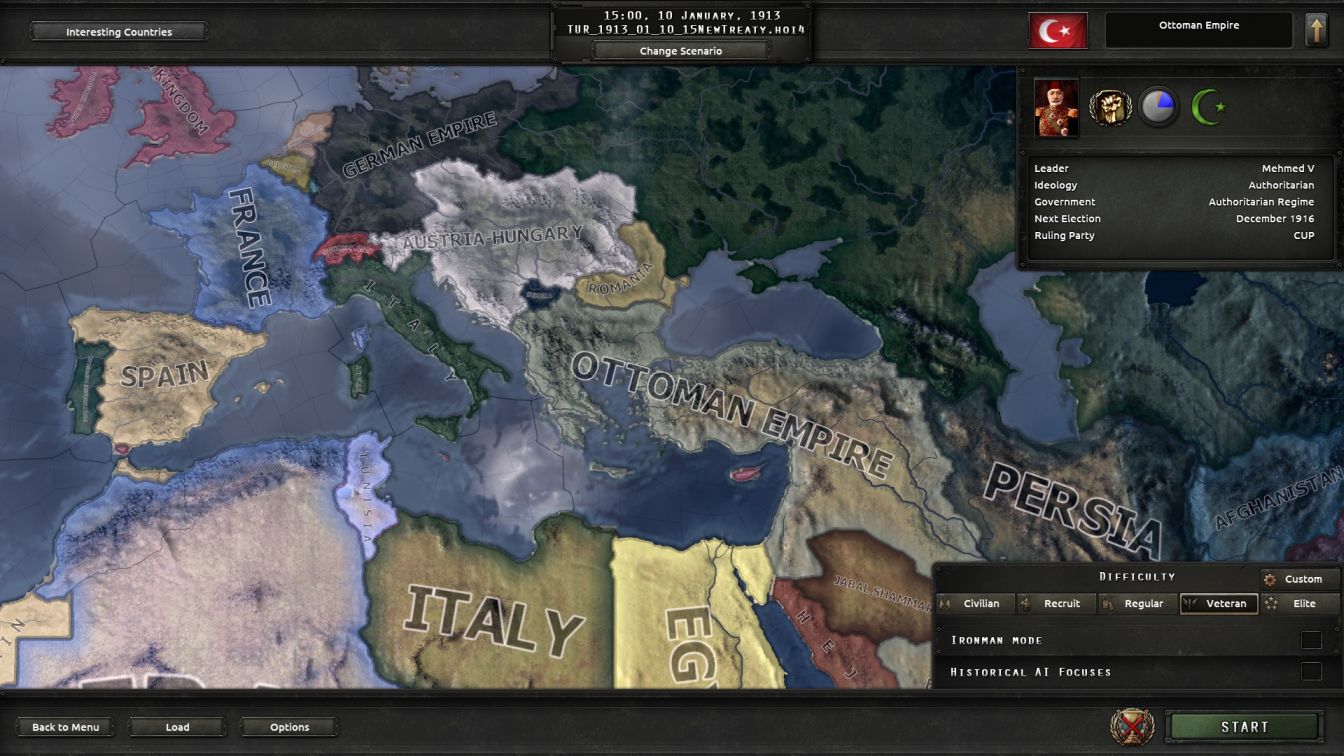Click the authoritarian fist ideology icon

(1108, 107)
